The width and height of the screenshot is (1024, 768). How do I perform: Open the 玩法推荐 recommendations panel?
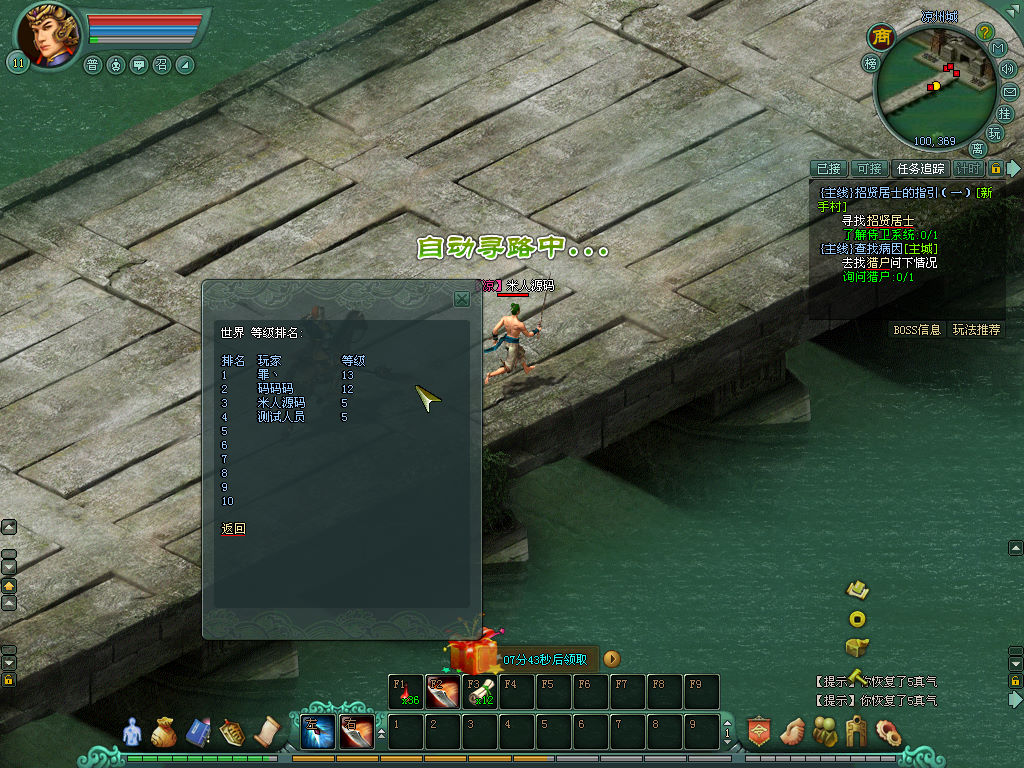click(x=976, y=329)
